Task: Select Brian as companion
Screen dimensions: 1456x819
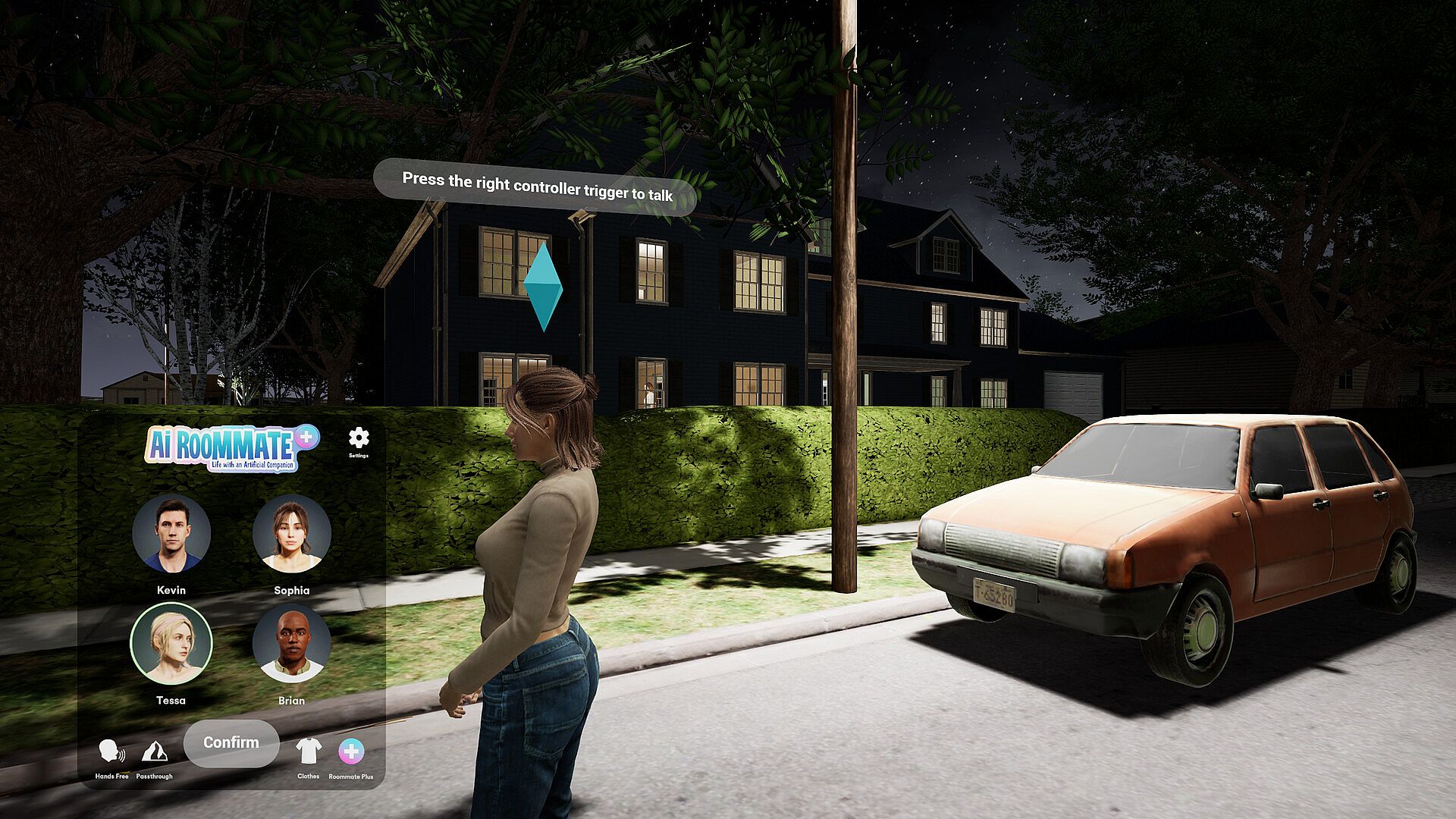Action: point(292,644)
